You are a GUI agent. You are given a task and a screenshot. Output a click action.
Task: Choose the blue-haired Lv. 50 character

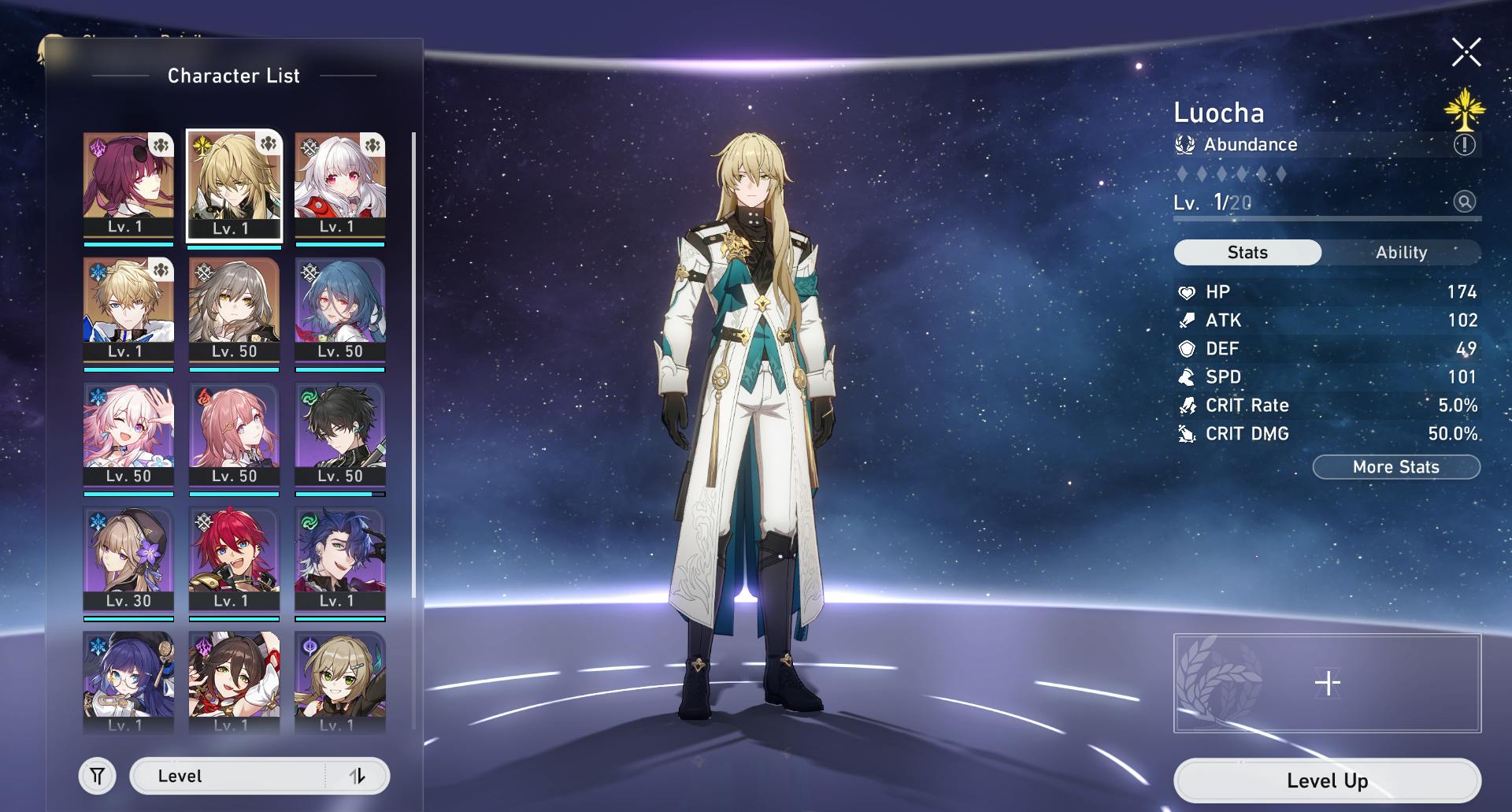340,310
